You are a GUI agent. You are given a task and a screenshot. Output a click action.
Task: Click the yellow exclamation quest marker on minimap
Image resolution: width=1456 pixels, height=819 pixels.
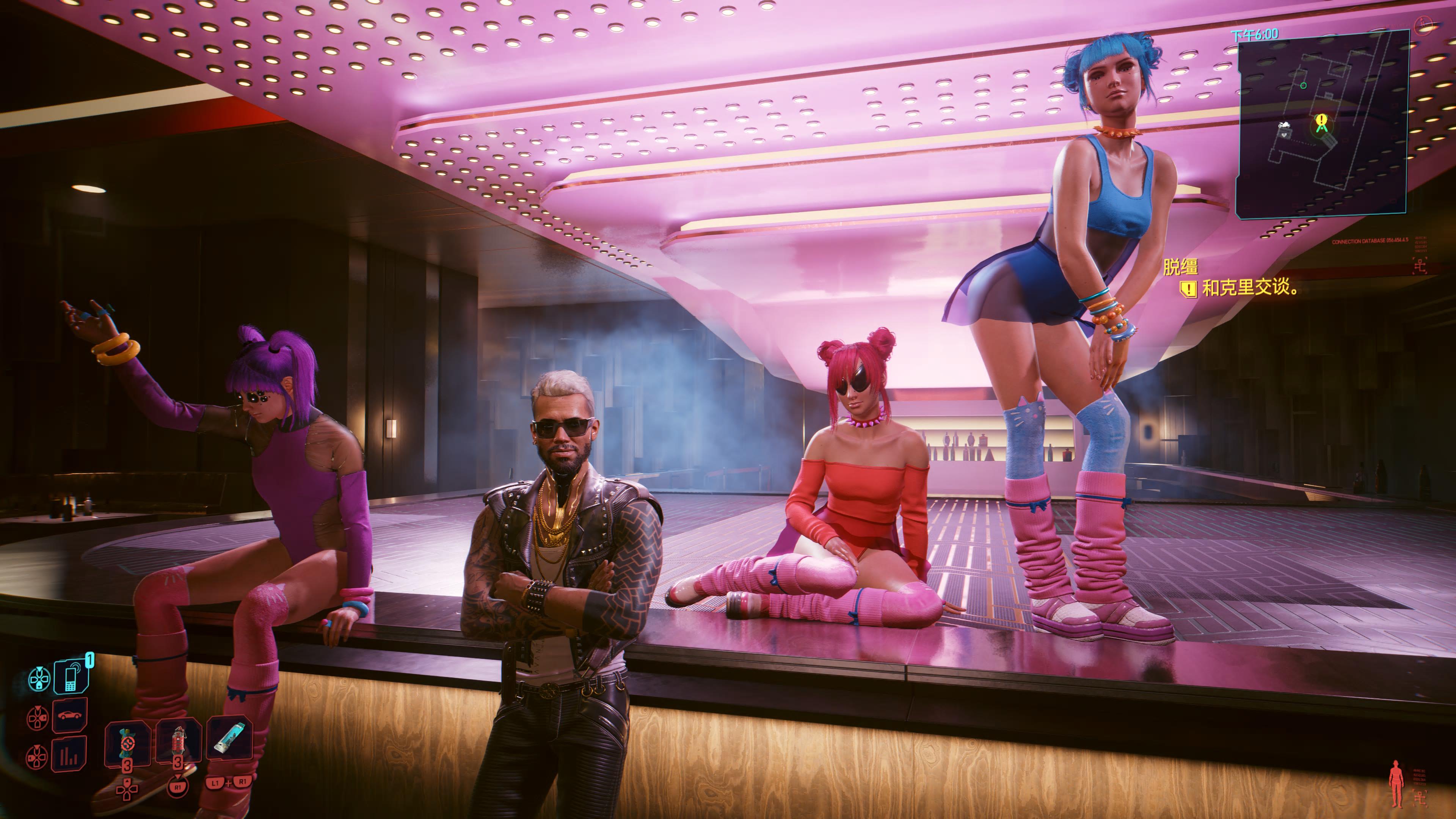click(x=1321, y=119)
